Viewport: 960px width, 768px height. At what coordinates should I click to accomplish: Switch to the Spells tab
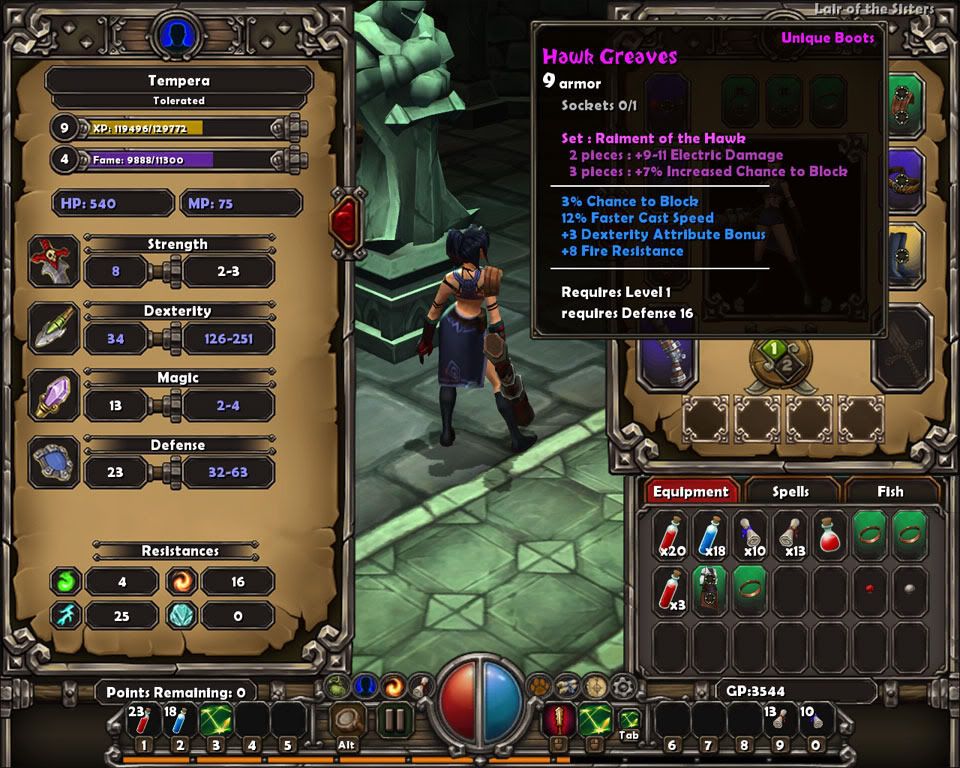tap(790, 491)
